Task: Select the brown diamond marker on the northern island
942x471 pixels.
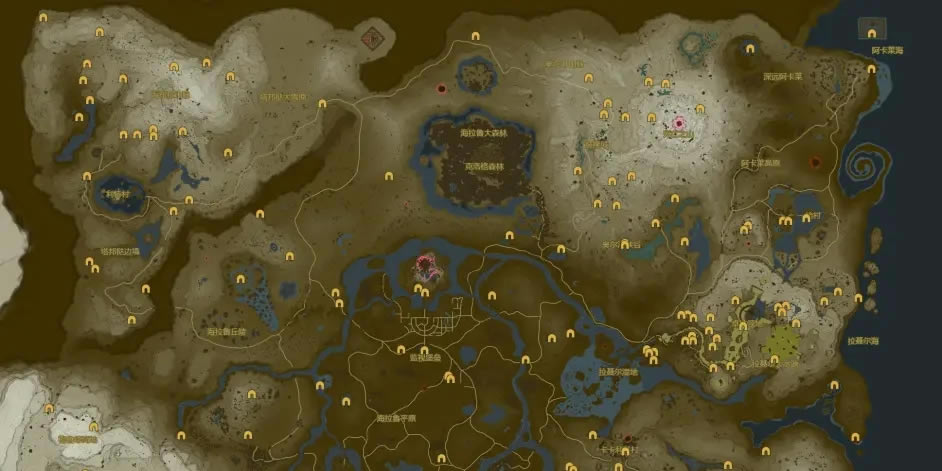Action: pyautogui.click(x=376, y=37)
